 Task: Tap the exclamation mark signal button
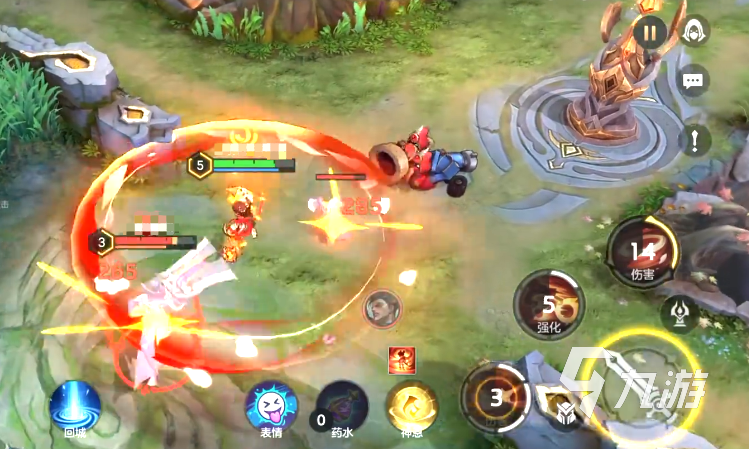693,139
